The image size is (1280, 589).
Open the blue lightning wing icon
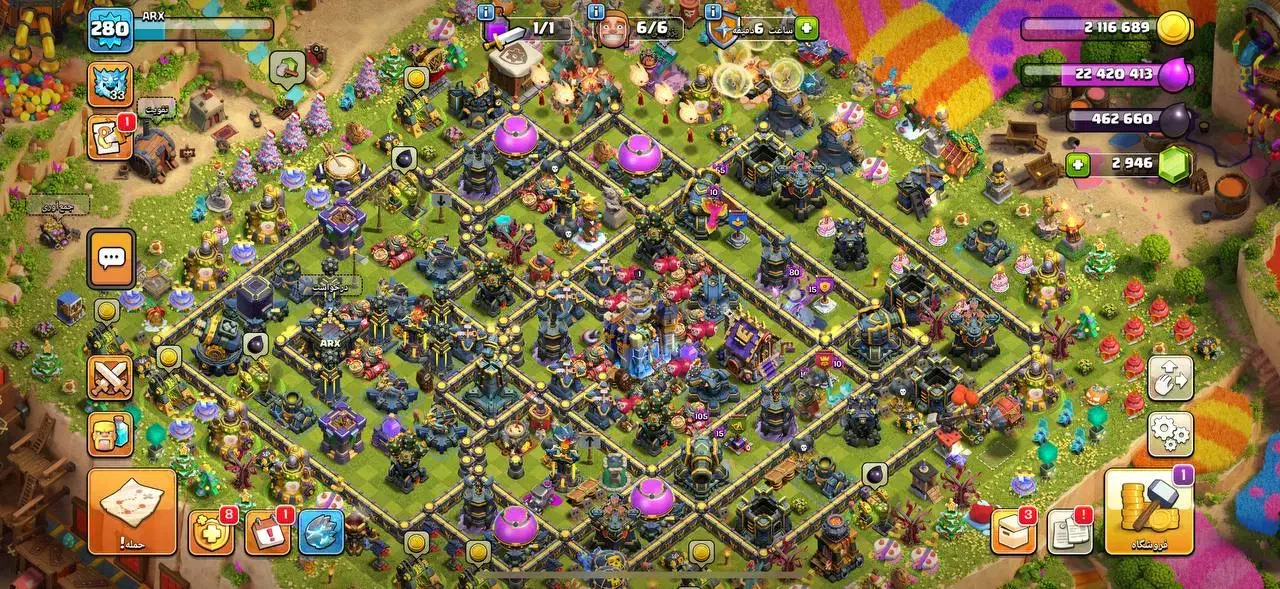click(x=321, y=533)
